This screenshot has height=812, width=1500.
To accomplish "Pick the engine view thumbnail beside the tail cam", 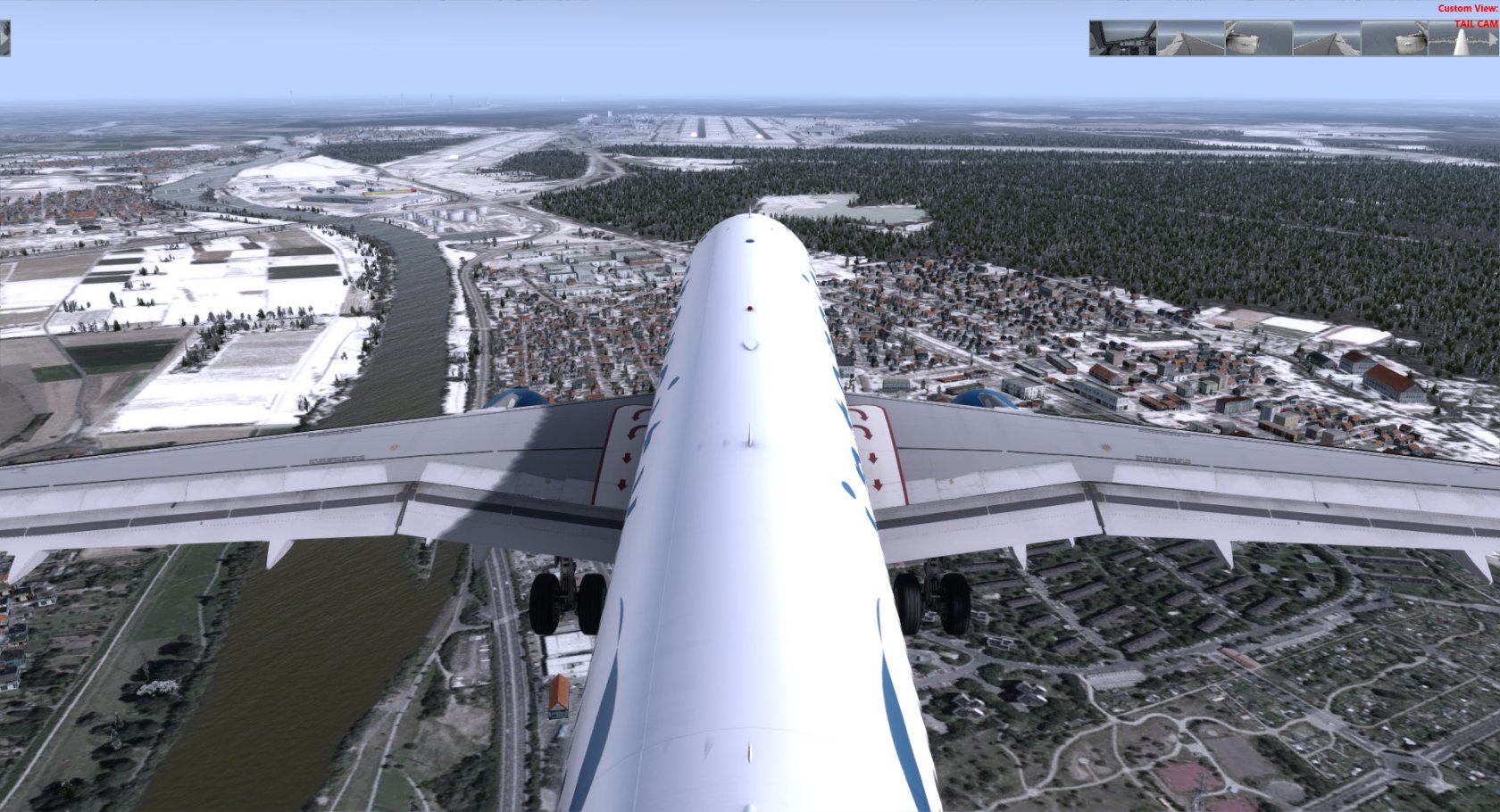I will [1394, 38].
